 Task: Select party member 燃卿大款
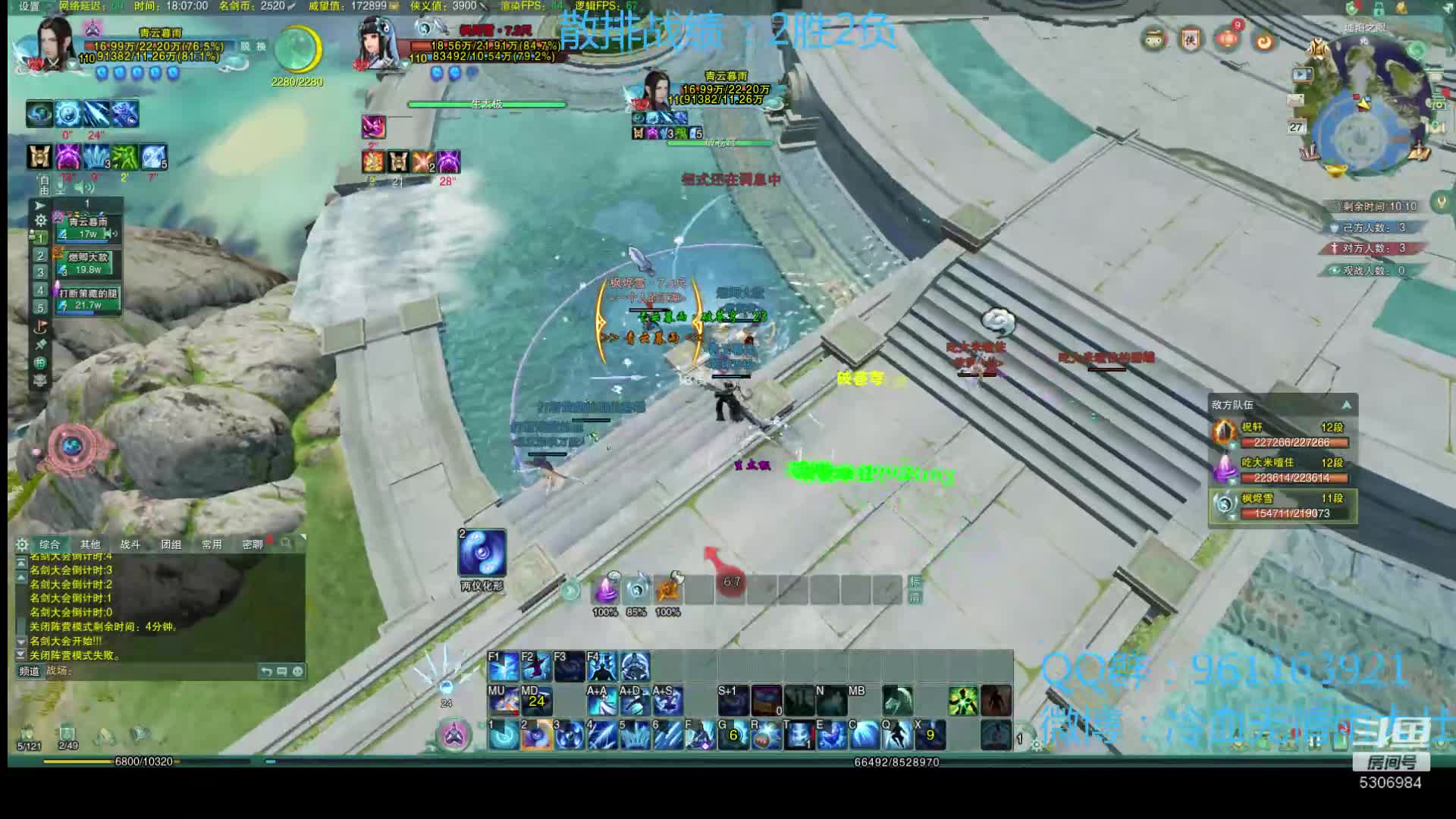[x=89, y=263]
